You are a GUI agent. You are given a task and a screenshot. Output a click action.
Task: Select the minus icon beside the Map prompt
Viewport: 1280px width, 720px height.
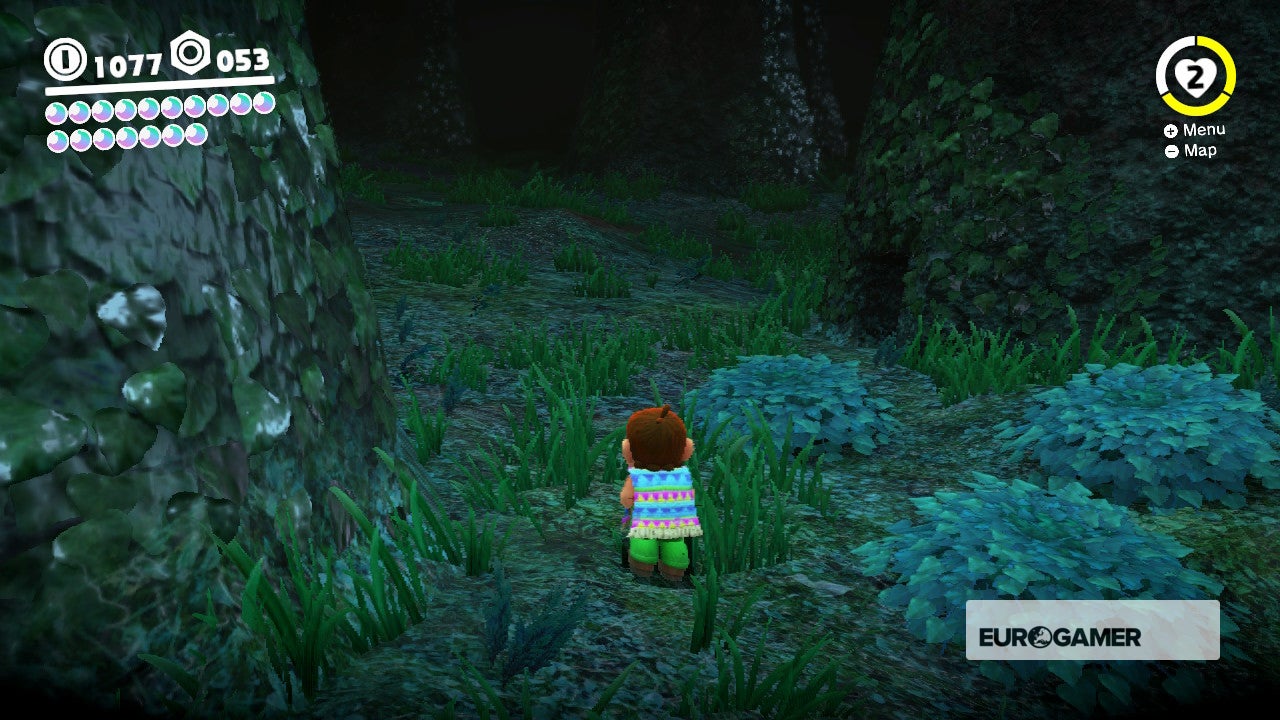[x=1172, y=150]
